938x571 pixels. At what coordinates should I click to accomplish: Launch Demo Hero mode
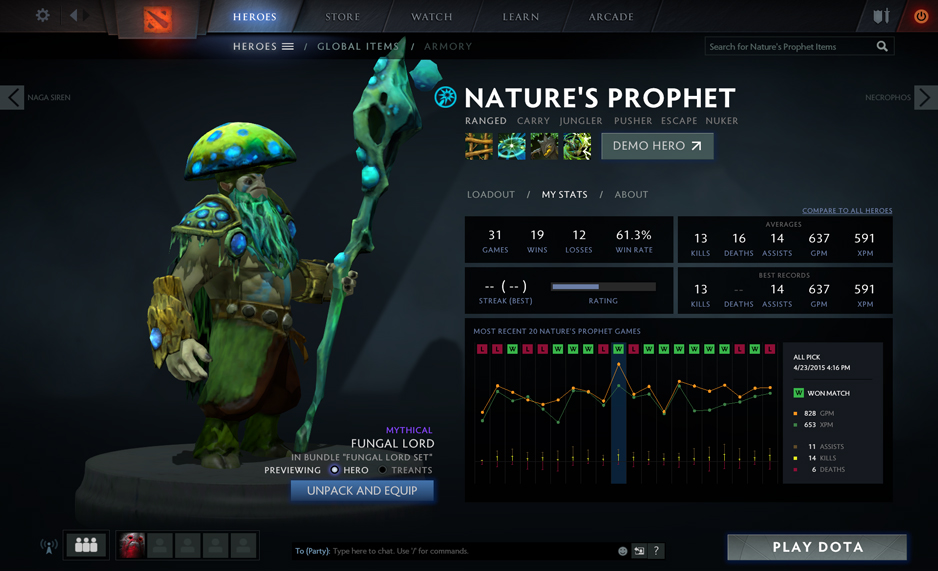click(x=657, y=146)
